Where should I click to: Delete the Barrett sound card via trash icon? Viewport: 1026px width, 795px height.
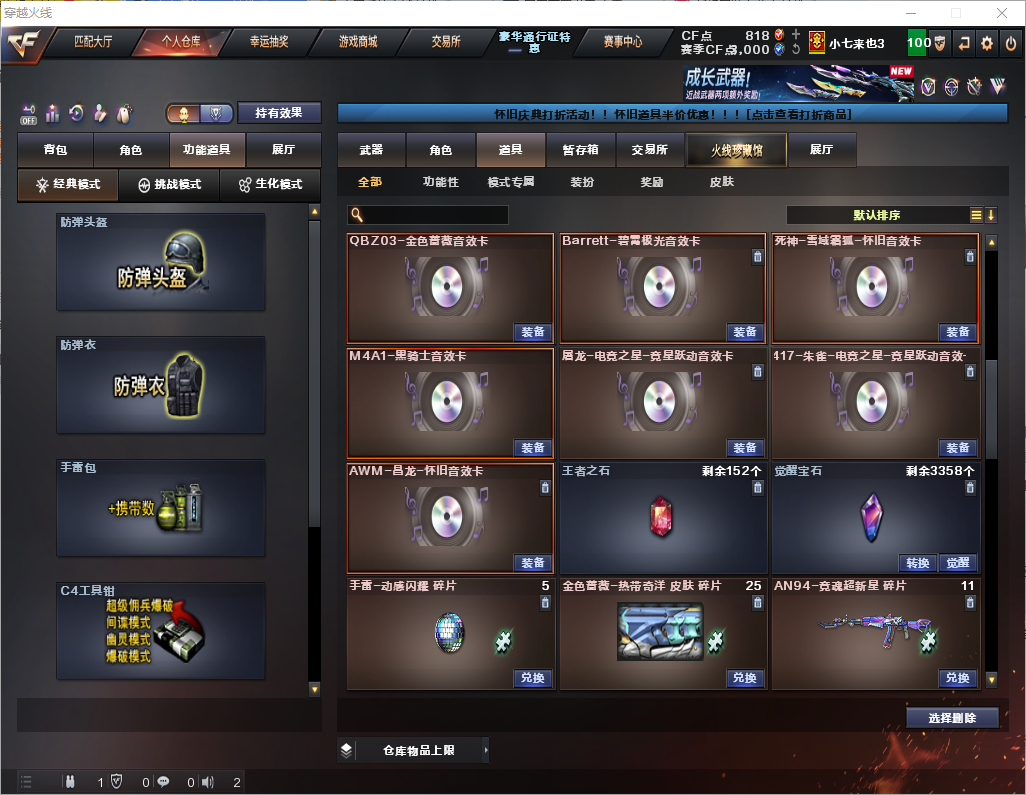(x=757, y=257)
